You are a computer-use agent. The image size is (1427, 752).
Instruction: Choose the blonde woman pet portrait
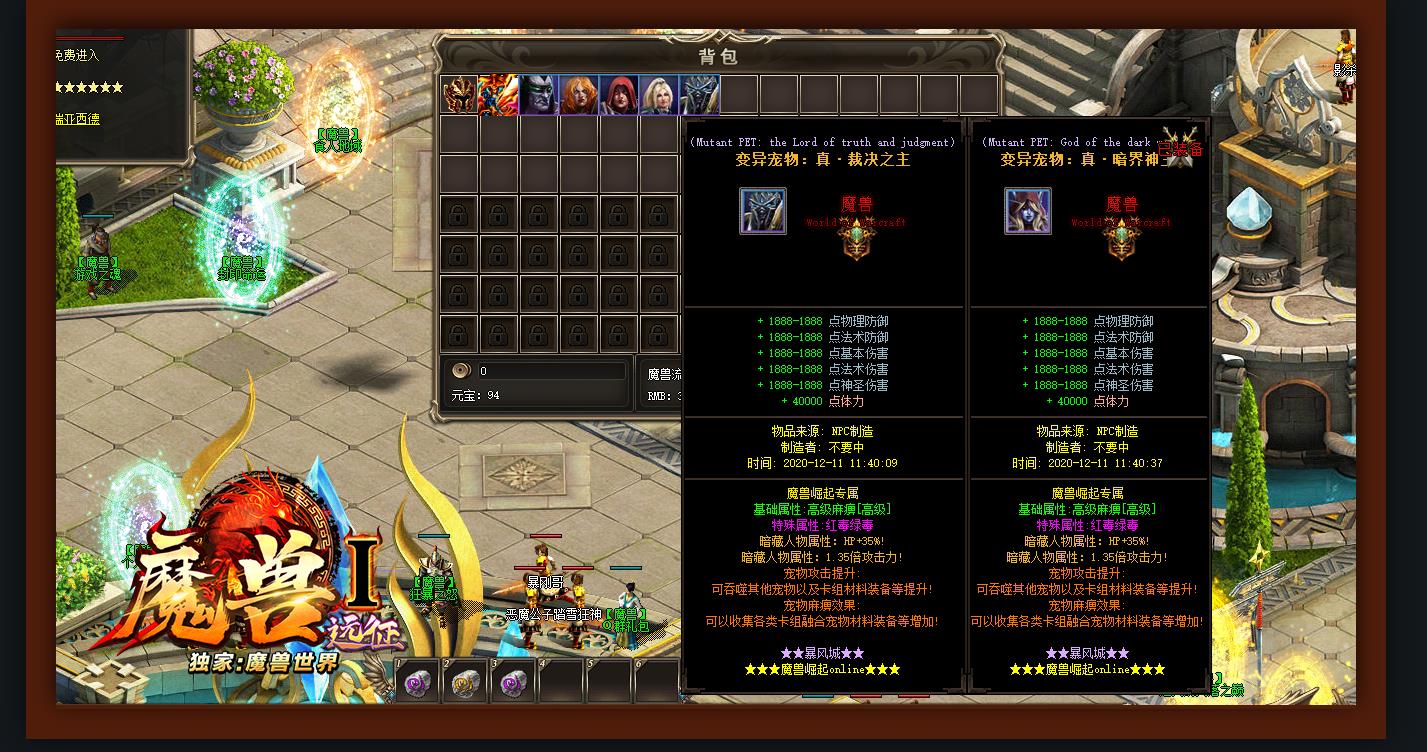coord(659,95)
